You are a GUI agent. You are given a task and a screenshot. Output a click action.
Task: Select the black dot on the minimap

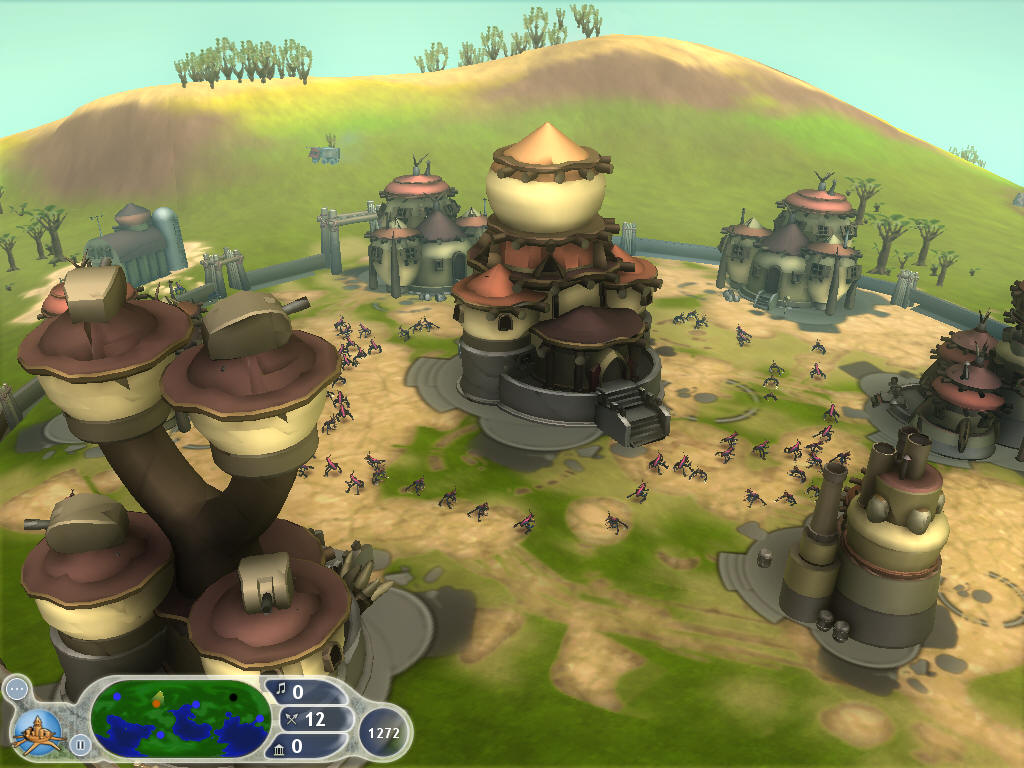click(x=233, y=697)
